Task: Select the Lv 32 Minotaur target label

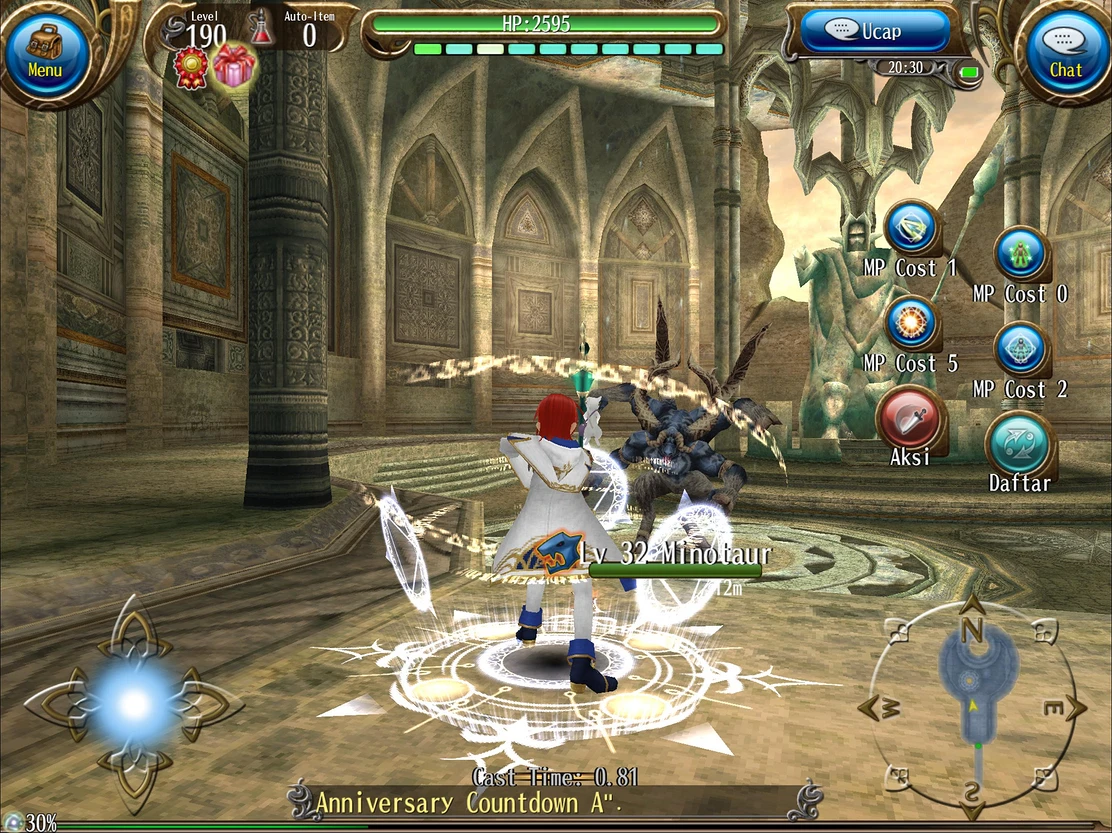Action: pyautogui.click(x=674, y=555)
